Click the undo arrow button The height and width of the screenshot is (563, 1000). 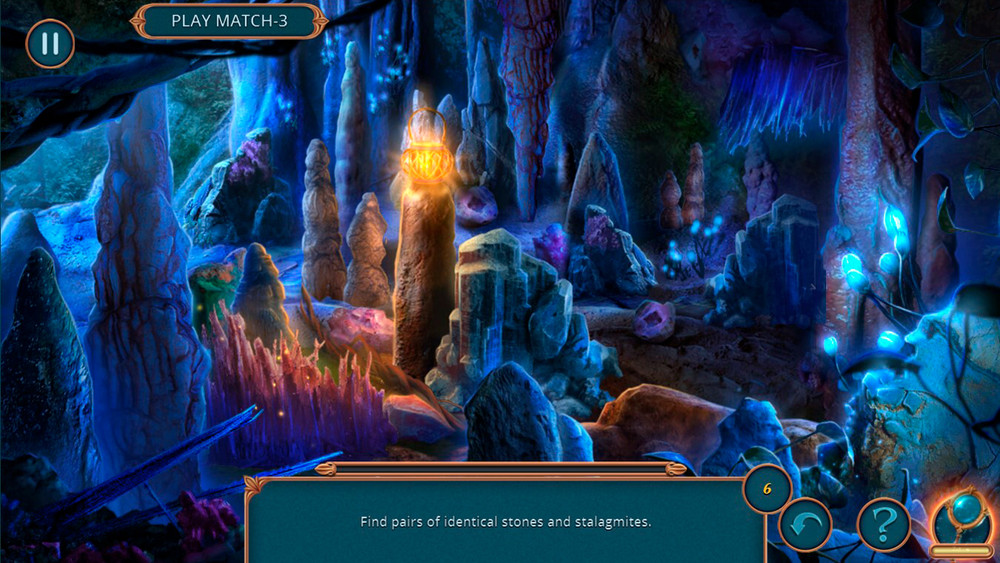point(805,524)
